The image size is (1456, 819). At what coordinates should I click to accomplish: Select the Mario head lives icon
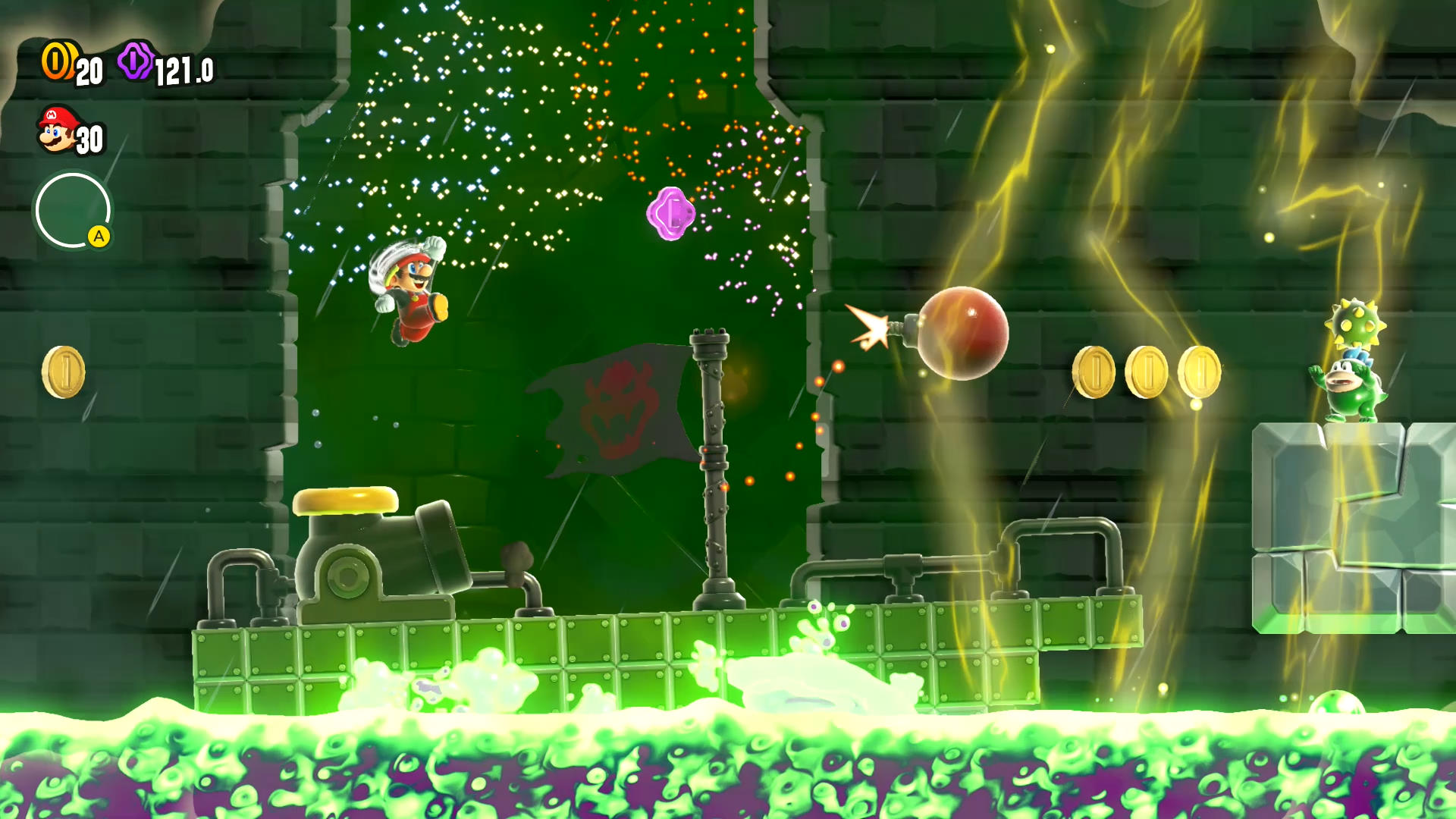[57, 130]
